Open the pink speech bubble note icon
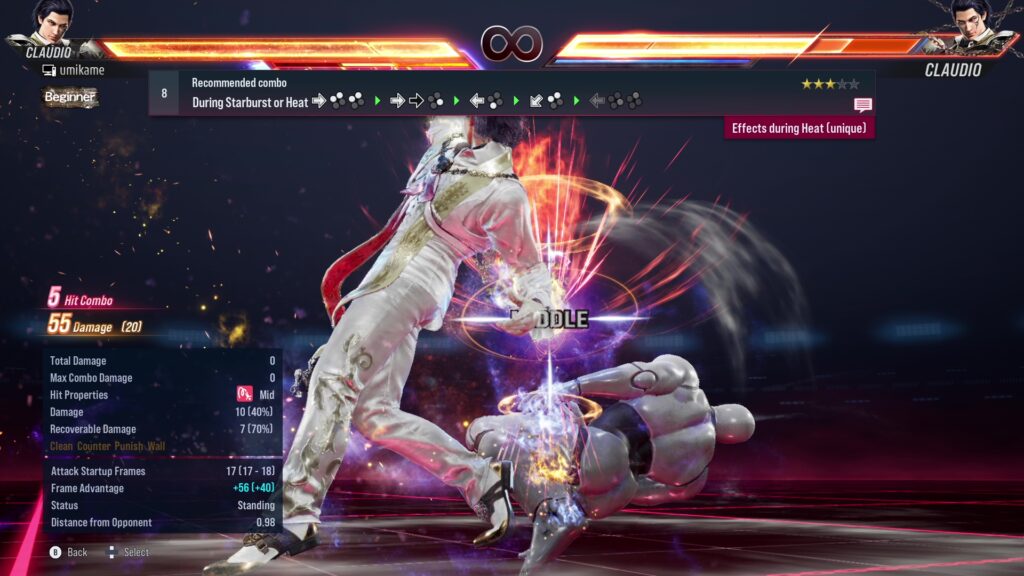This screenshot has width=1024, height=576. [862, 104]
